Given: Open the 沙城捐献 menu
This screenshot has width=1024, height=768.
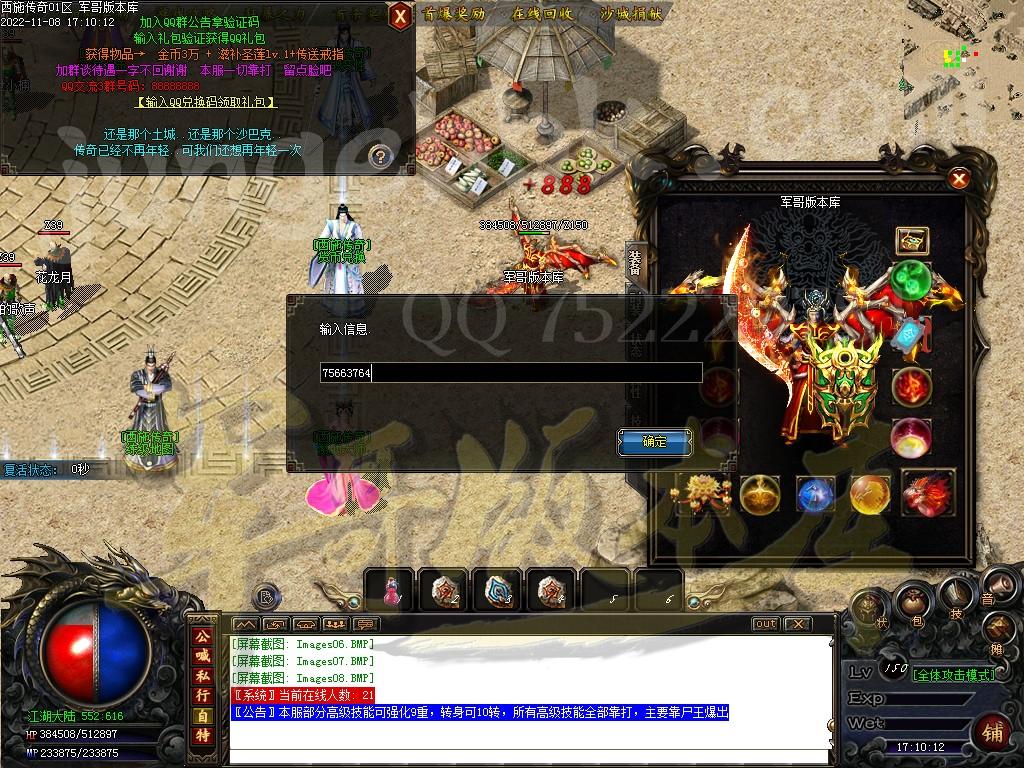Looking at the screenshot, I should pos(631,14).
